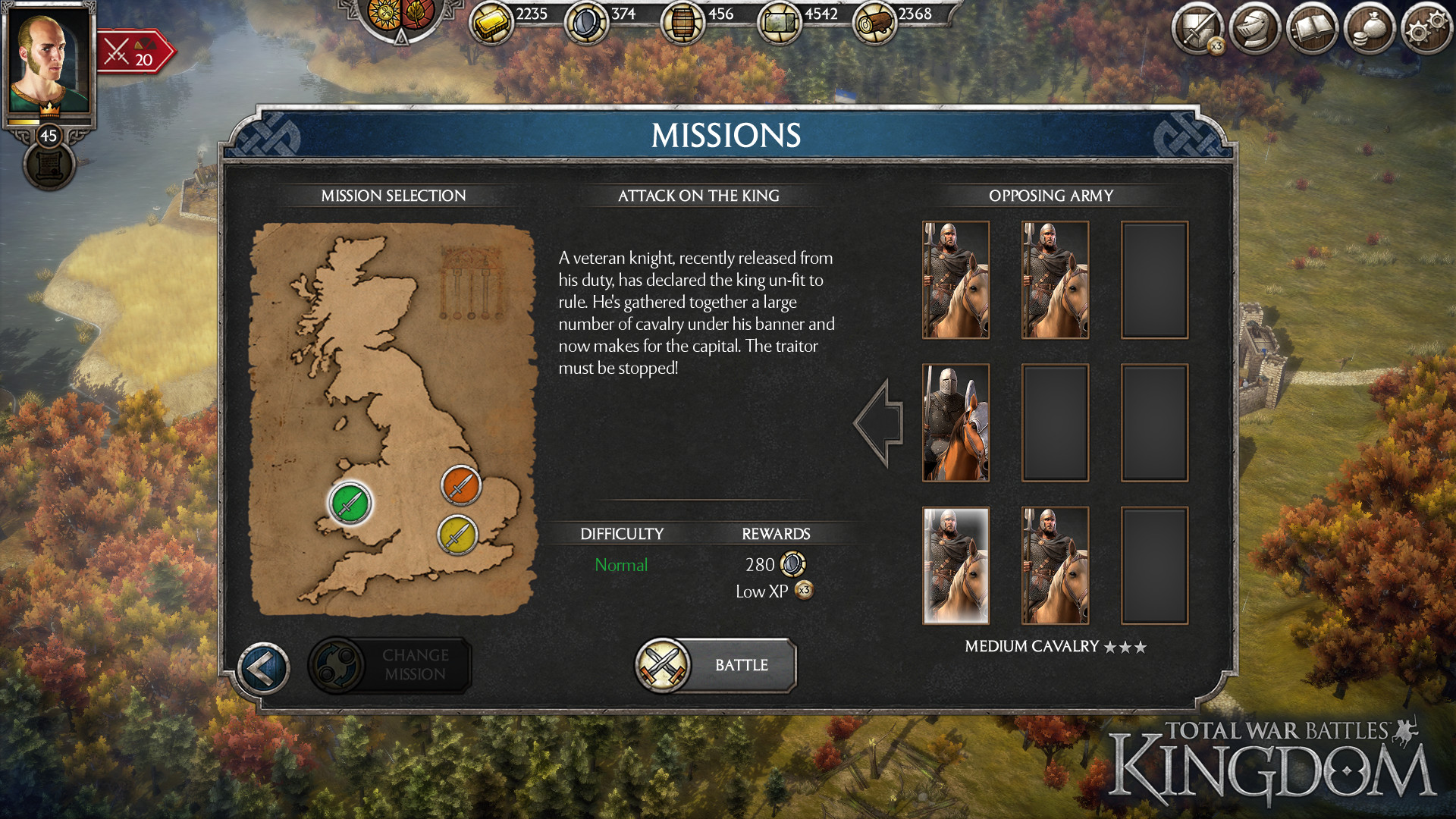Image resolution: width=1456 pixels, height=819 pixels.
Task: Select the green sword mission marker
Action: click(350, 503)
